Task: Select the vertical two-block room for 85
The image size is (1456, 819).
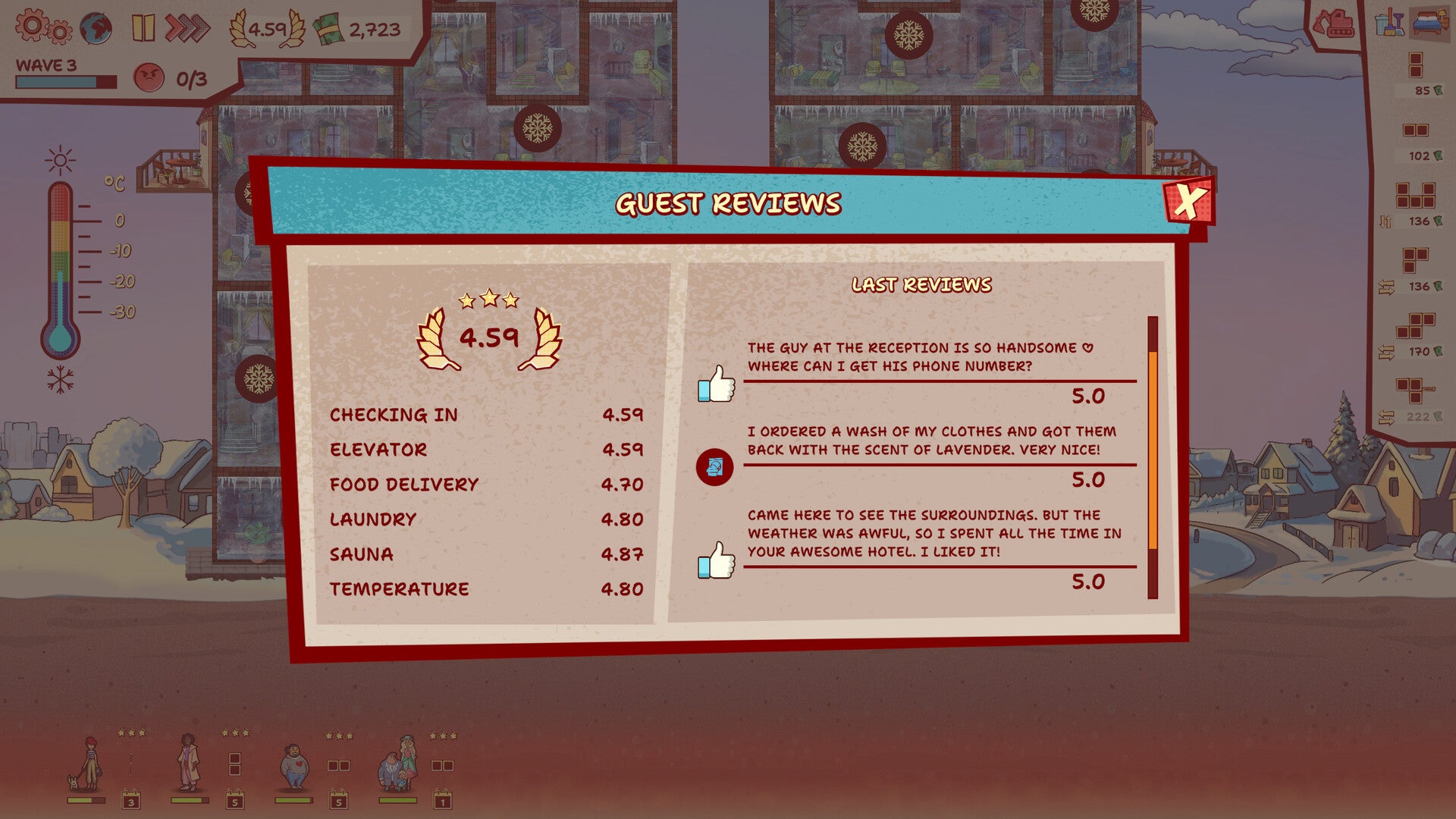Action: tap(1415, 65)
